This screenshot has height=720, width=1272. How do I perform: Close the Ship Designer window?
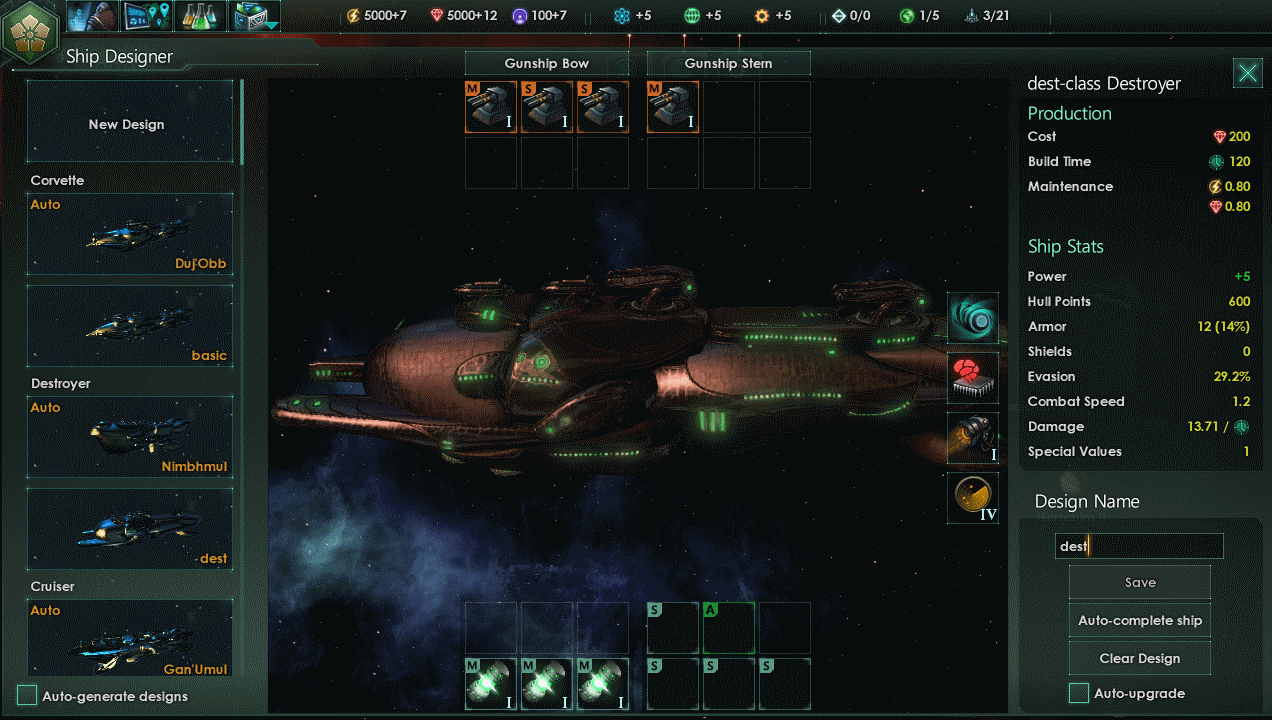(1247, 73)
